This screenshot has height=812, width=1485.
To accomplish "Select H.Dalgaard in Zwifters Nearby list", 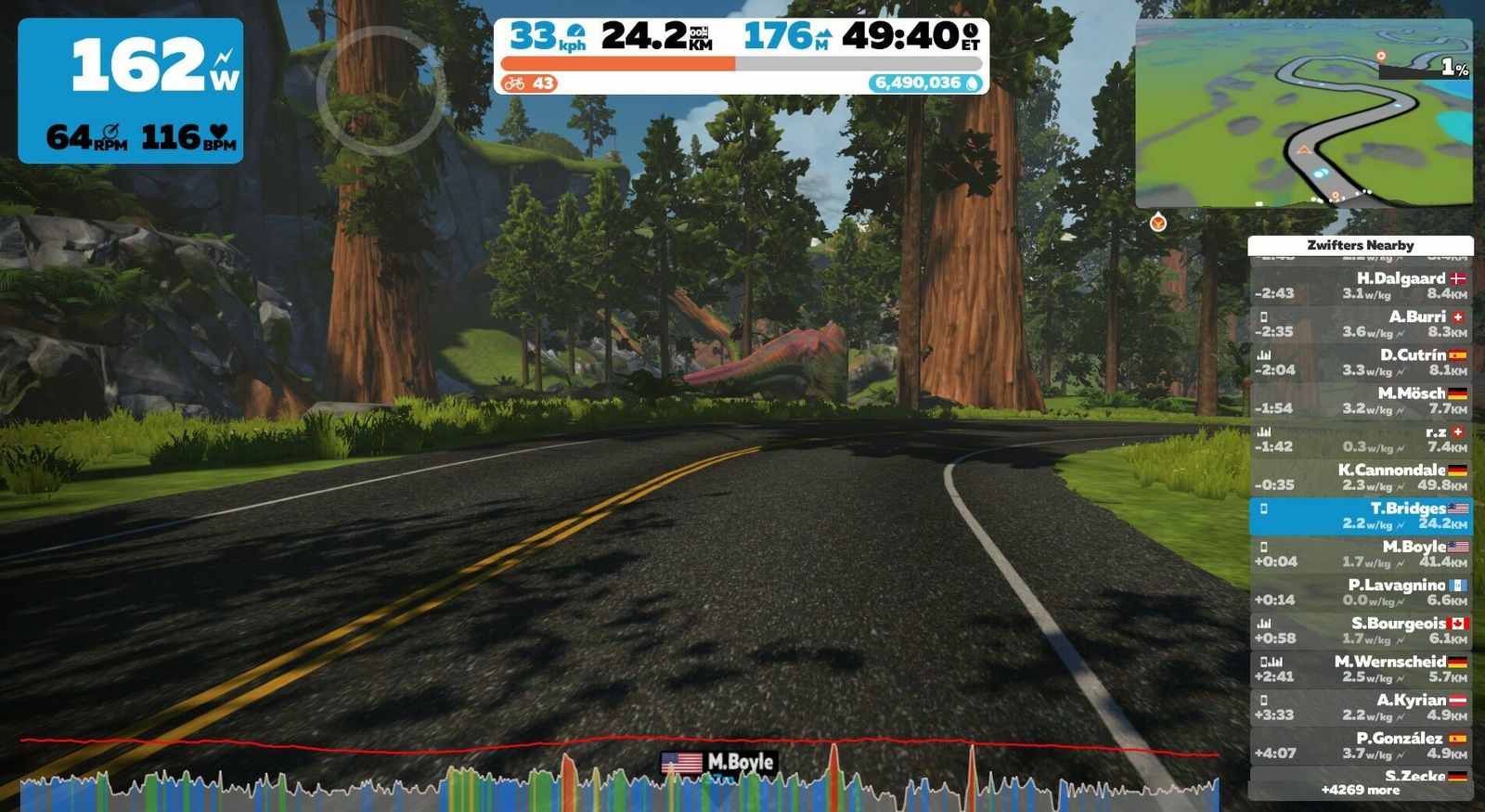I will (1360, 286).
